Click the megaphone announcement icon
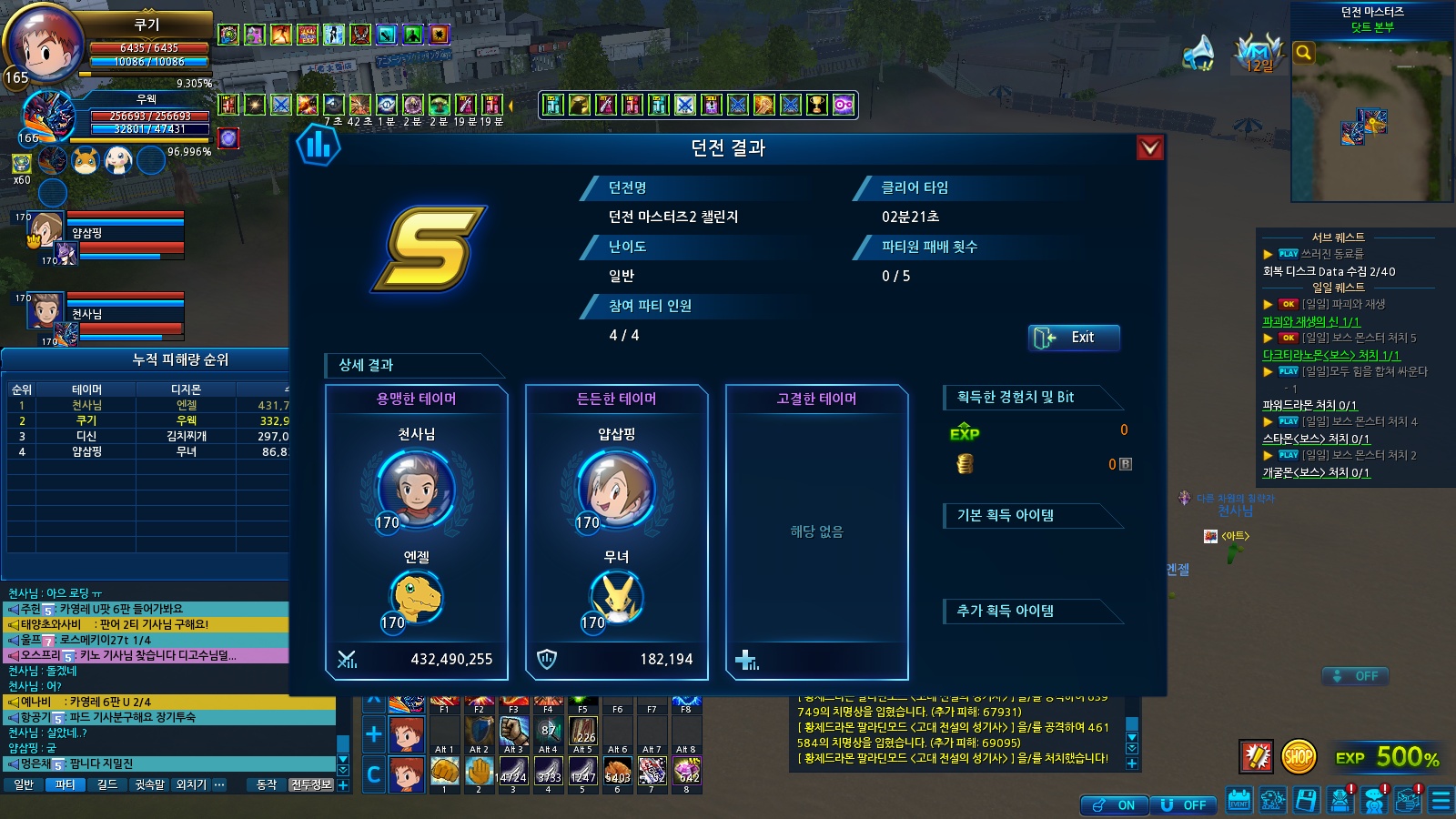The width and height of the screenshot is (1456, 819). [1198, 53]
